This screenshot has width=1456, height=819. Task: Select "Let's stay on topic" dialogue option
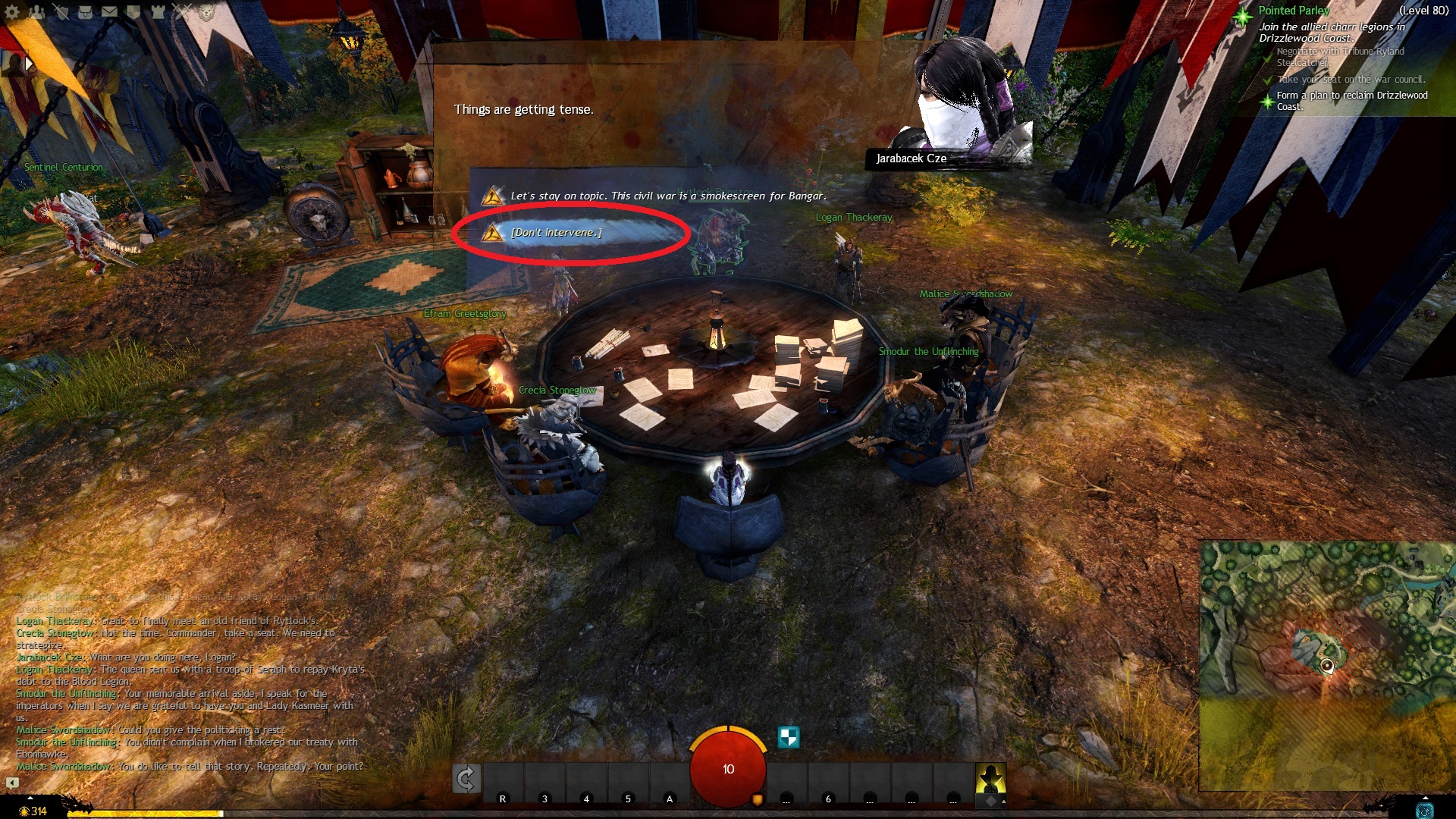(x=667, y=196)
